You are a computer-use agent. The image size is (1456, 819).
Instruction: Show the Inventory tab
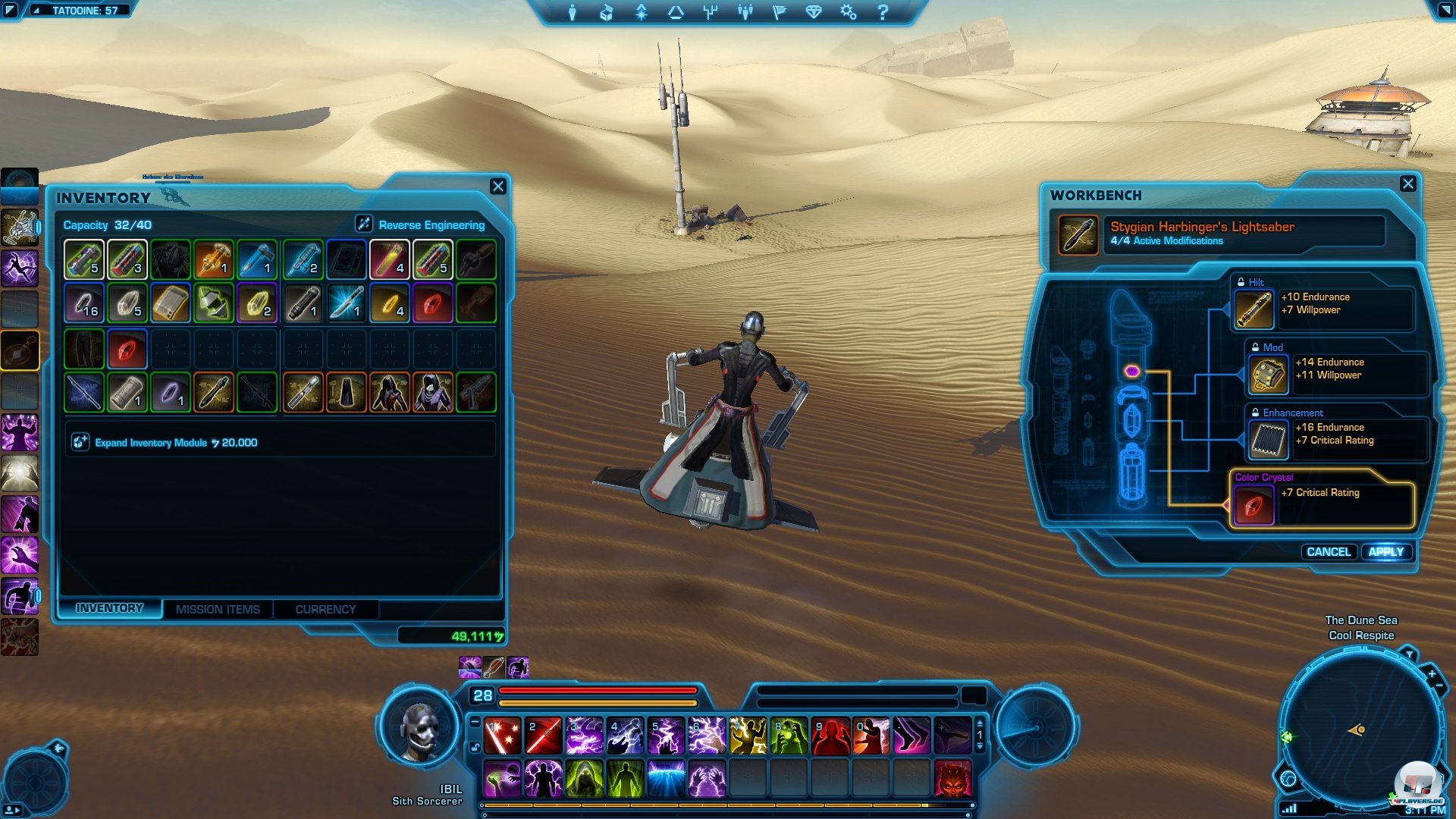[x=109, y=608]
